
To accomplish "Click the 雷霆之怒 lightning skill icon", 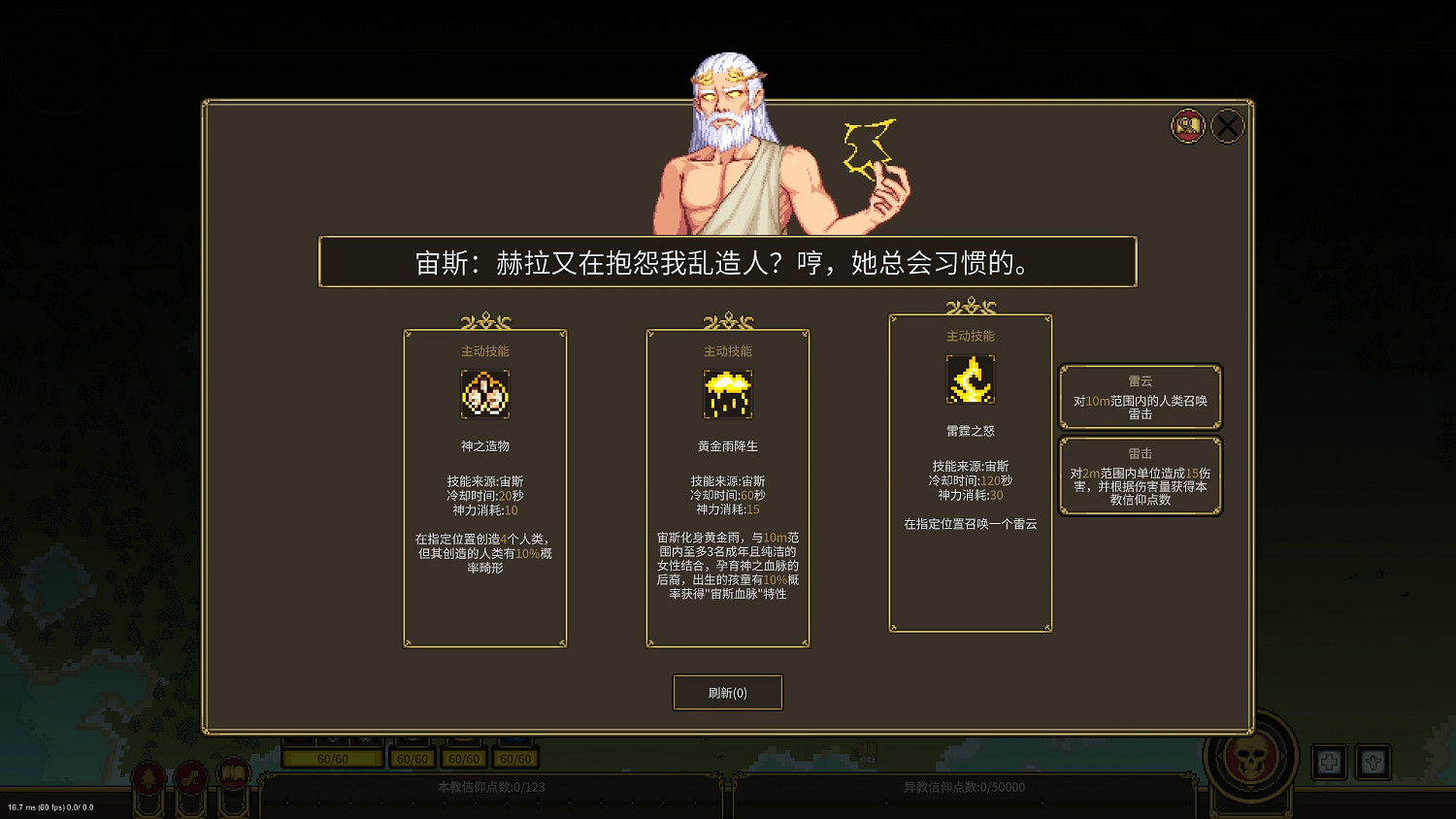I will [970, 380].
